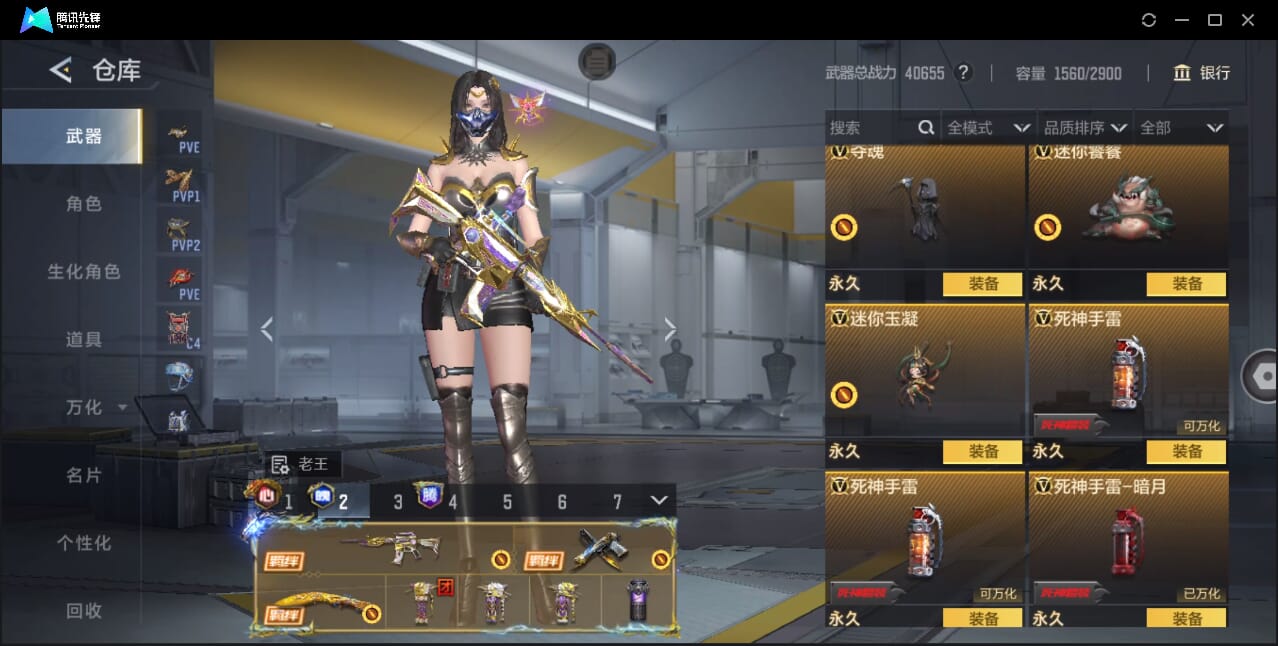
Task: Equip the 死神手雷-暗月 grenade
Action: [x=1186, y=619]
